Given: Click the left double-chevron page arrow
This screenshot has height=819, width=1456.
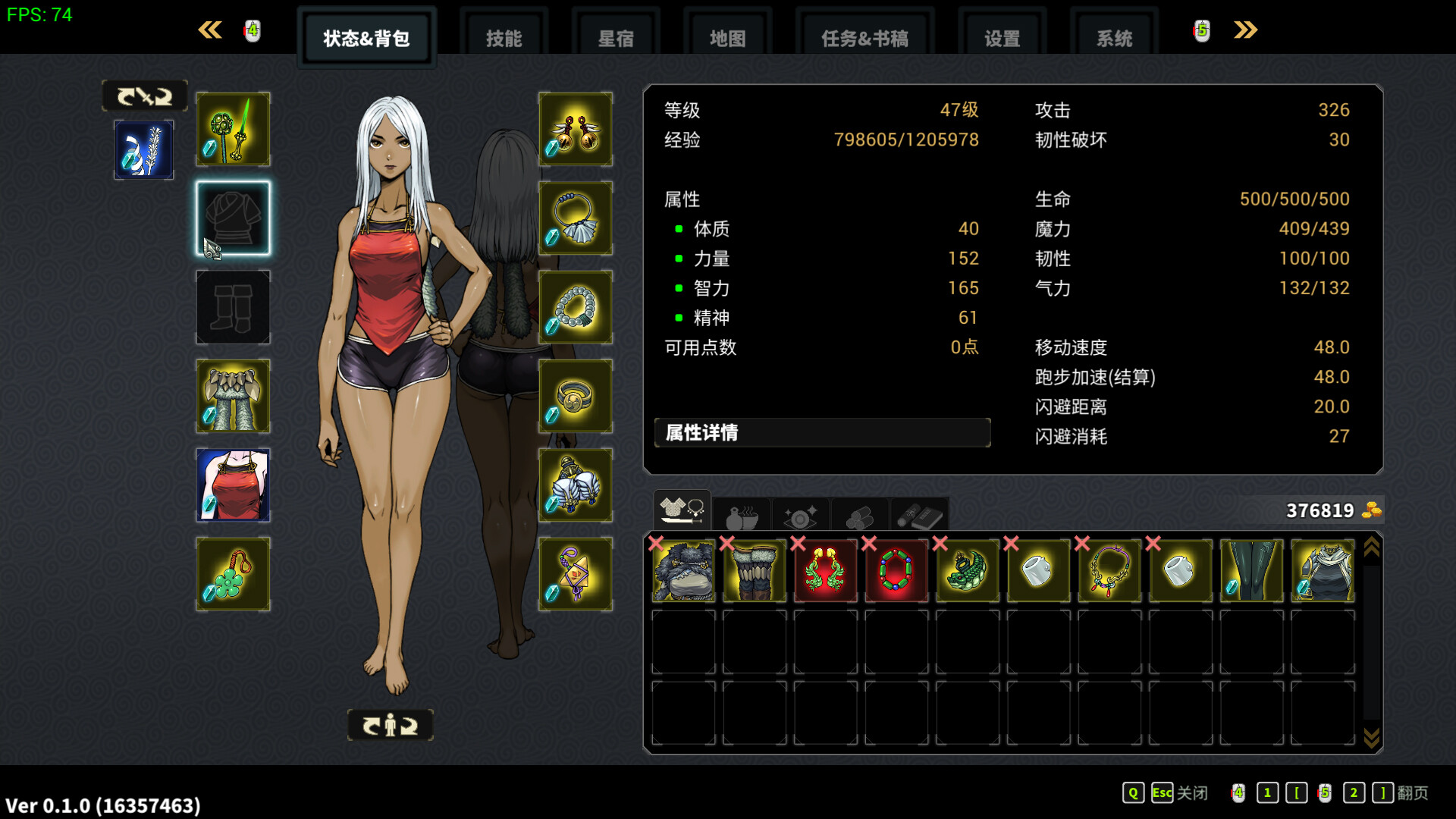Looking at the screenshot, I should click(x=210, y=30).
